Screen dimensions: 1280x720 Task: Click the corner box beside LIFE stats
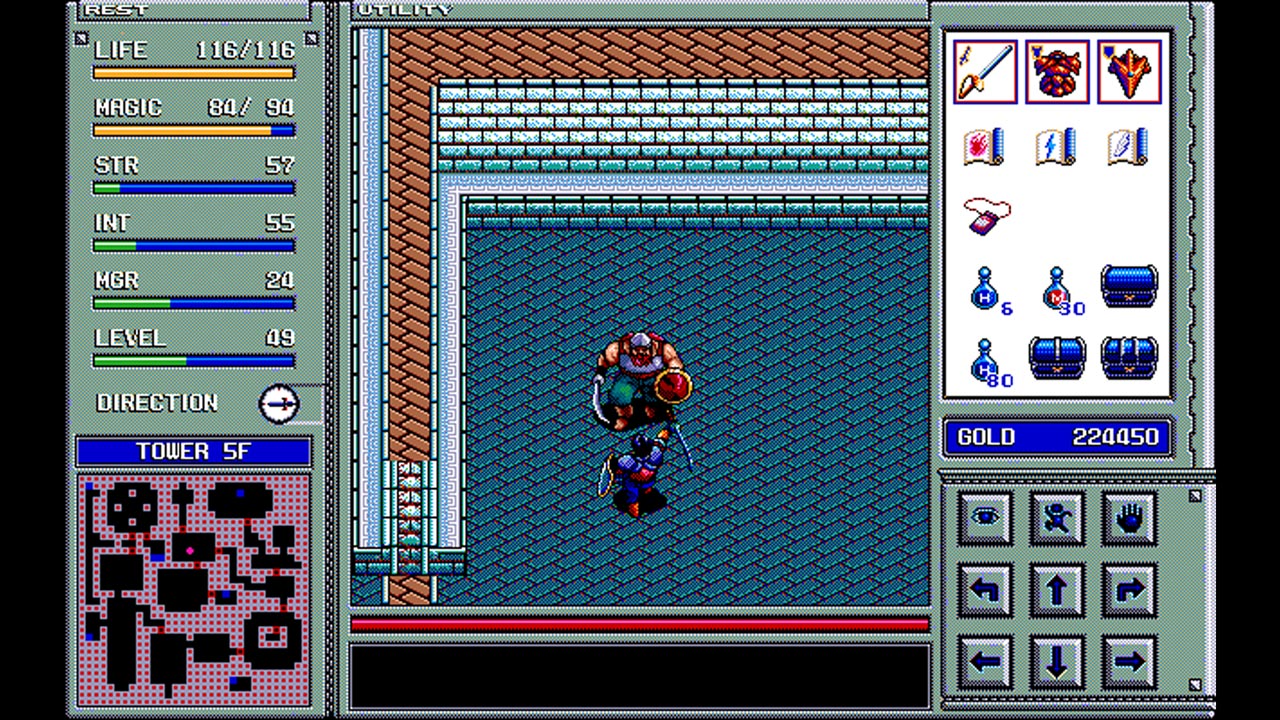coord(81,37)
